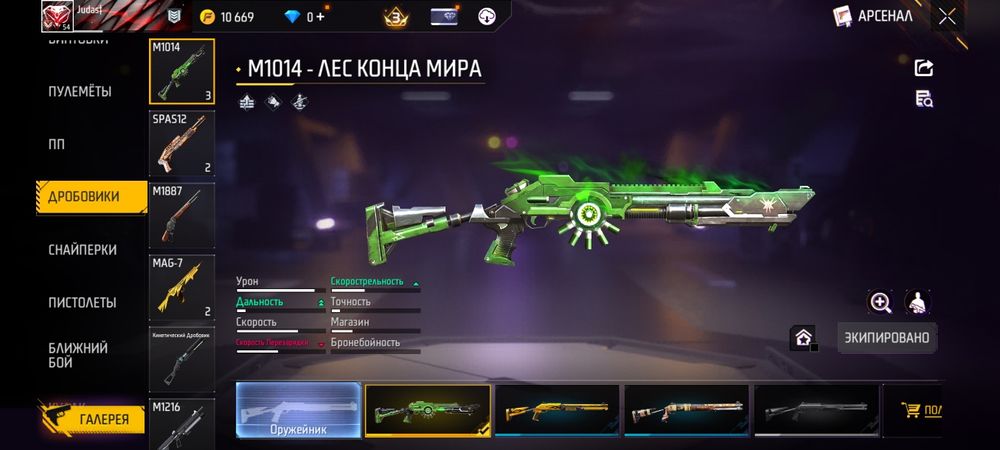
Task: Click the ЭКИПИРОВАНО equipped button
Action: click(887, 338)
